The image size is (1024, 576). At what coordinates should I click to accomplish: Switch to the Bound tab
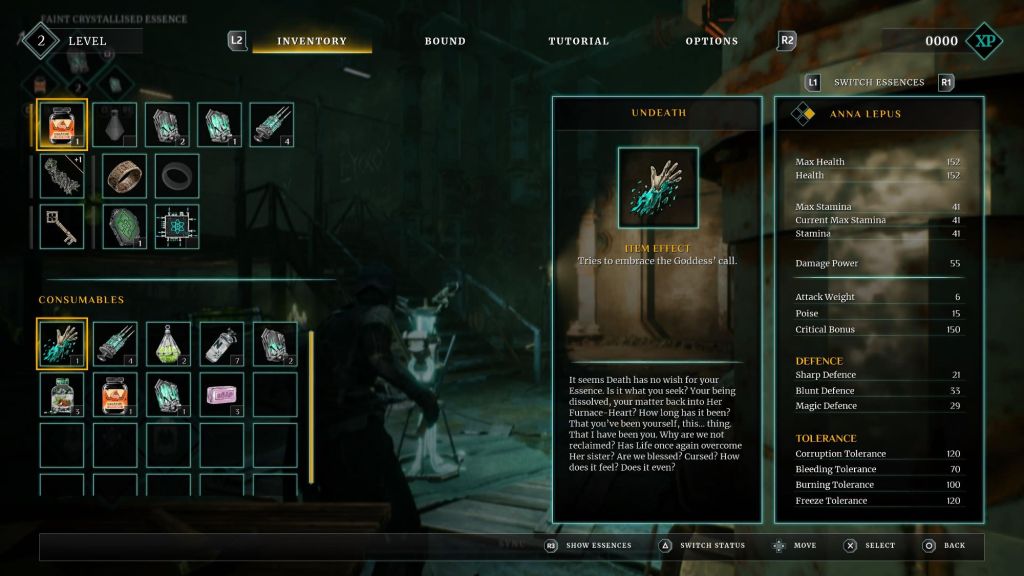(445, 41)
